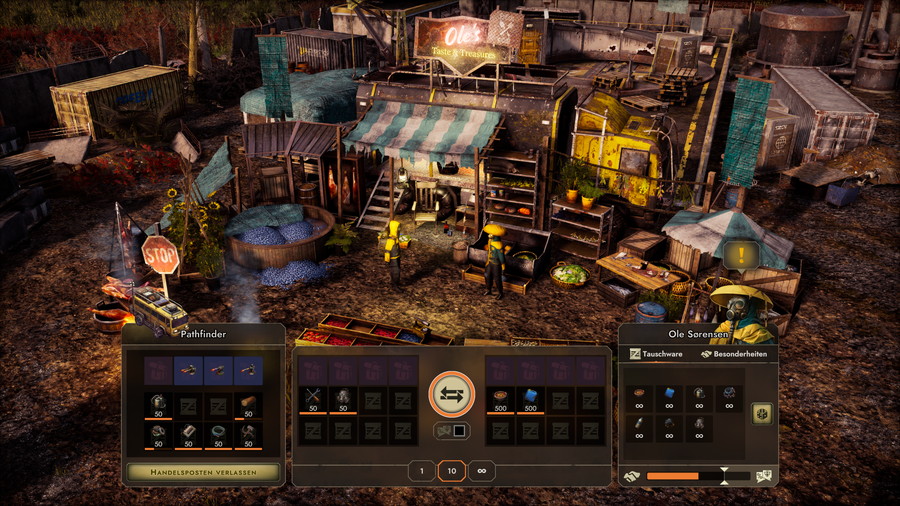Pick the wrench and screwdriver tools offer slot
Screen dimensions: 900x506
[x=313, y=399]
